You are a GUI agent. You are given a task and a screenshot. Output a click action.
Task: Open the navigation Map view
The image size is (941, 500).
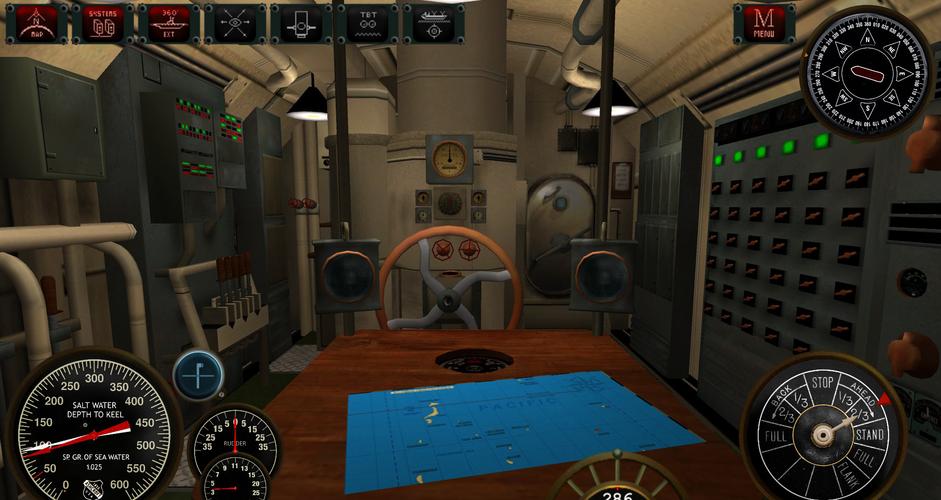36,22
